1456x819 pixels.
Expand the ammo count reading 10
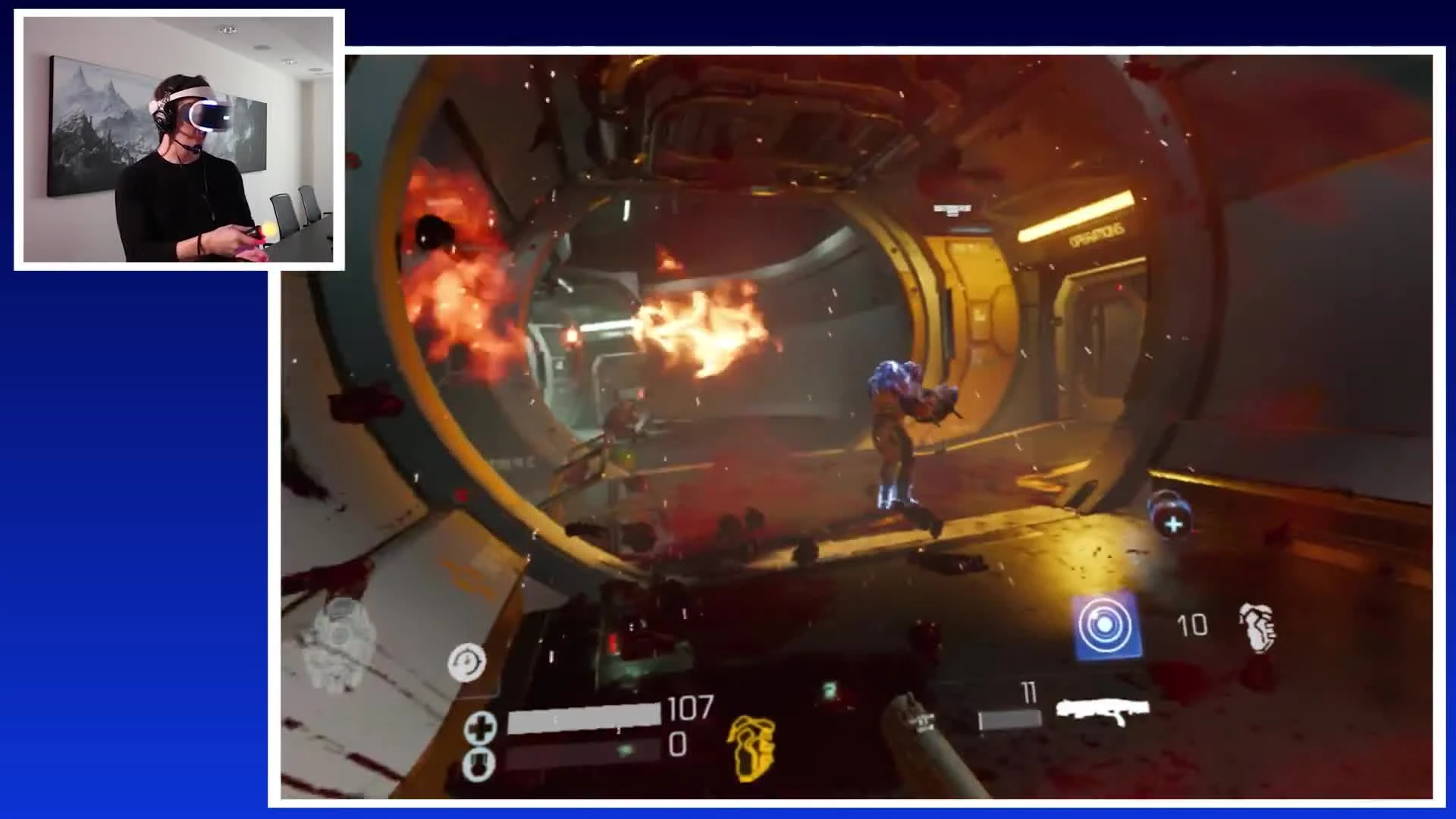point(1194,626)
